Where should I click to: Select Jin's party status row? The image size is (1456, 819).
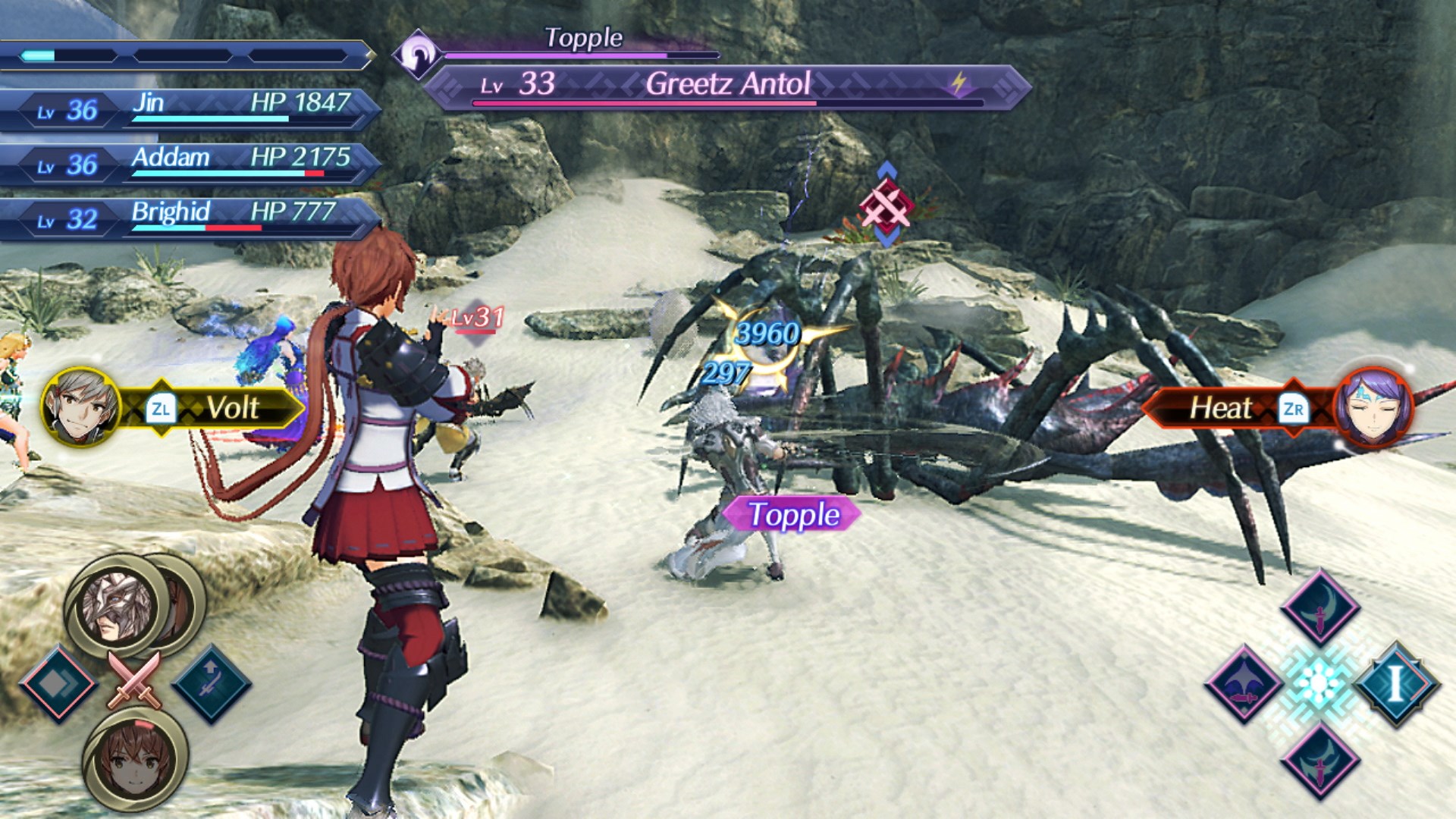point(190,108)
